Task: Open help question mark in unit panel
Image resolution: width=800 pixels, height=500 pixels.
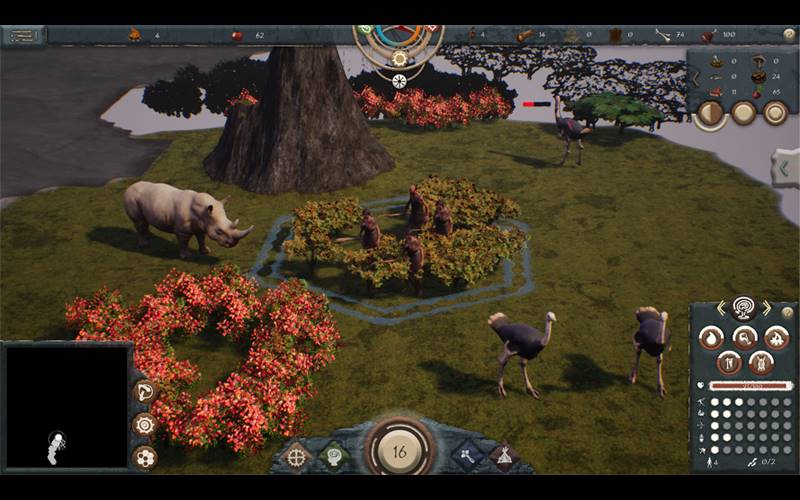Action: 787,313
